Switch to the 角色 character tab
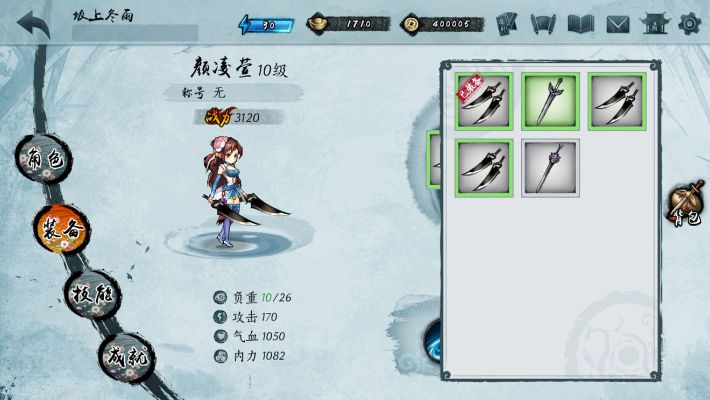The height and width of the screenshot is (400, 710). click(x=44, y=161)
